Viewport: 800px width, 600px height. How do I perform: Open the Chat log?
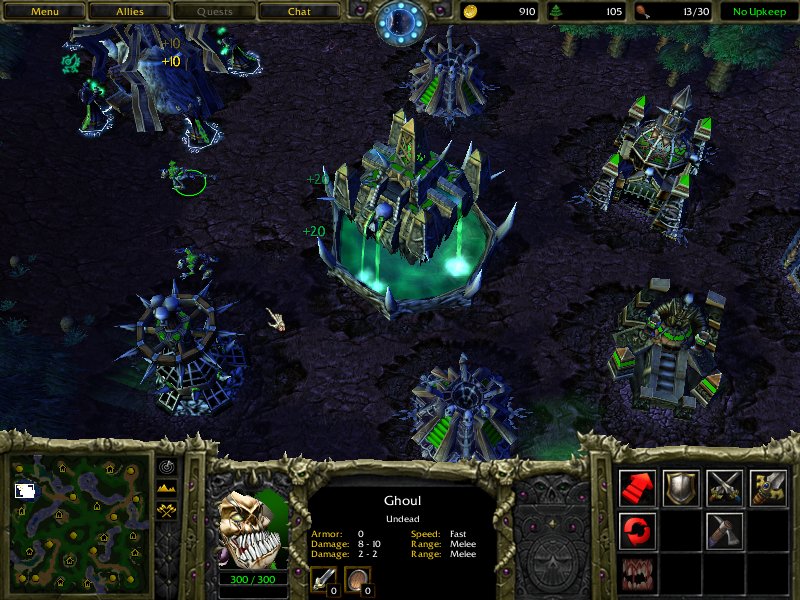(299, 12)
